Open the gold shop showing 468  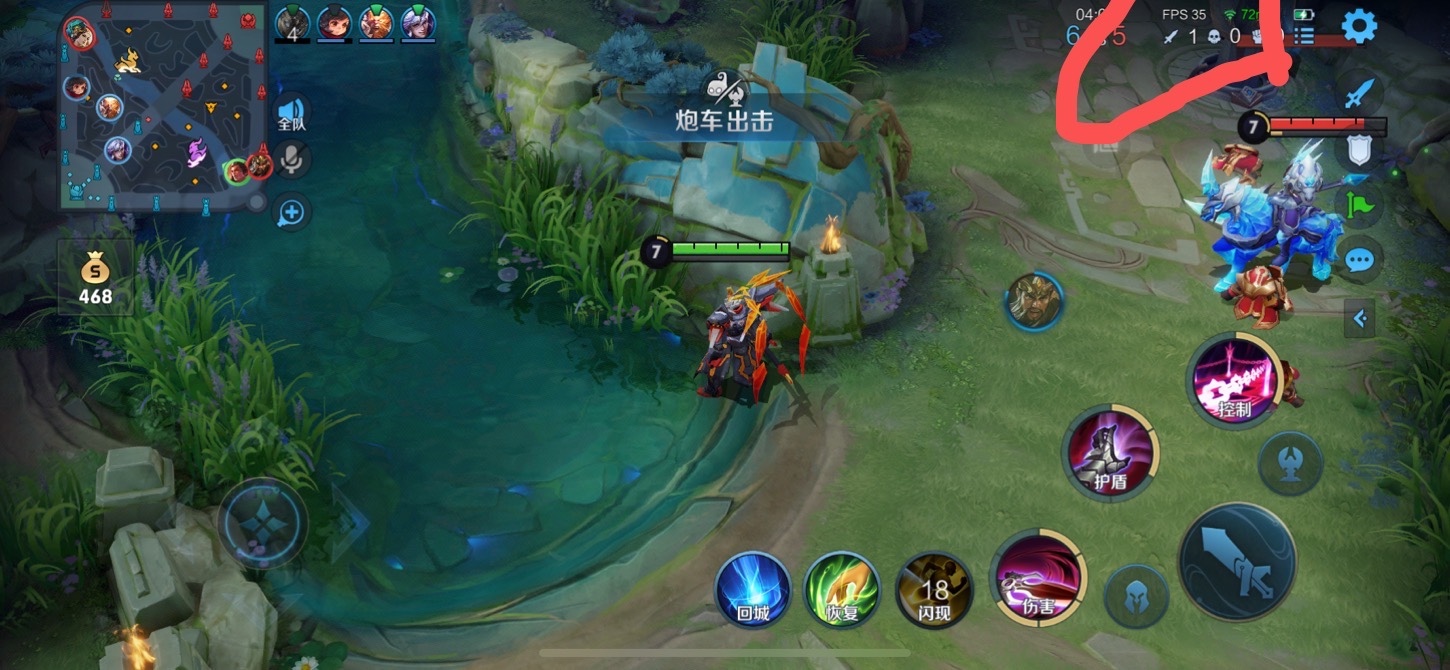[x=95, y=278]
